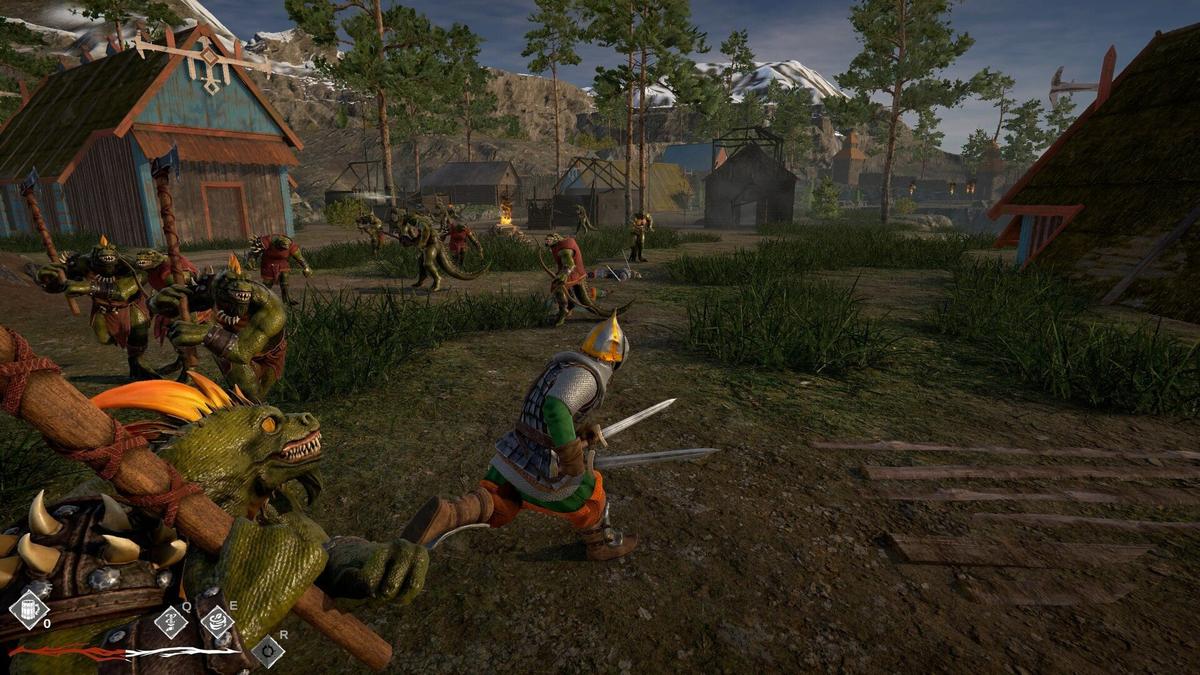1200x675 pixels.
Task: Trigger the E whirlwind ability icon
Action: coord(217,621)
